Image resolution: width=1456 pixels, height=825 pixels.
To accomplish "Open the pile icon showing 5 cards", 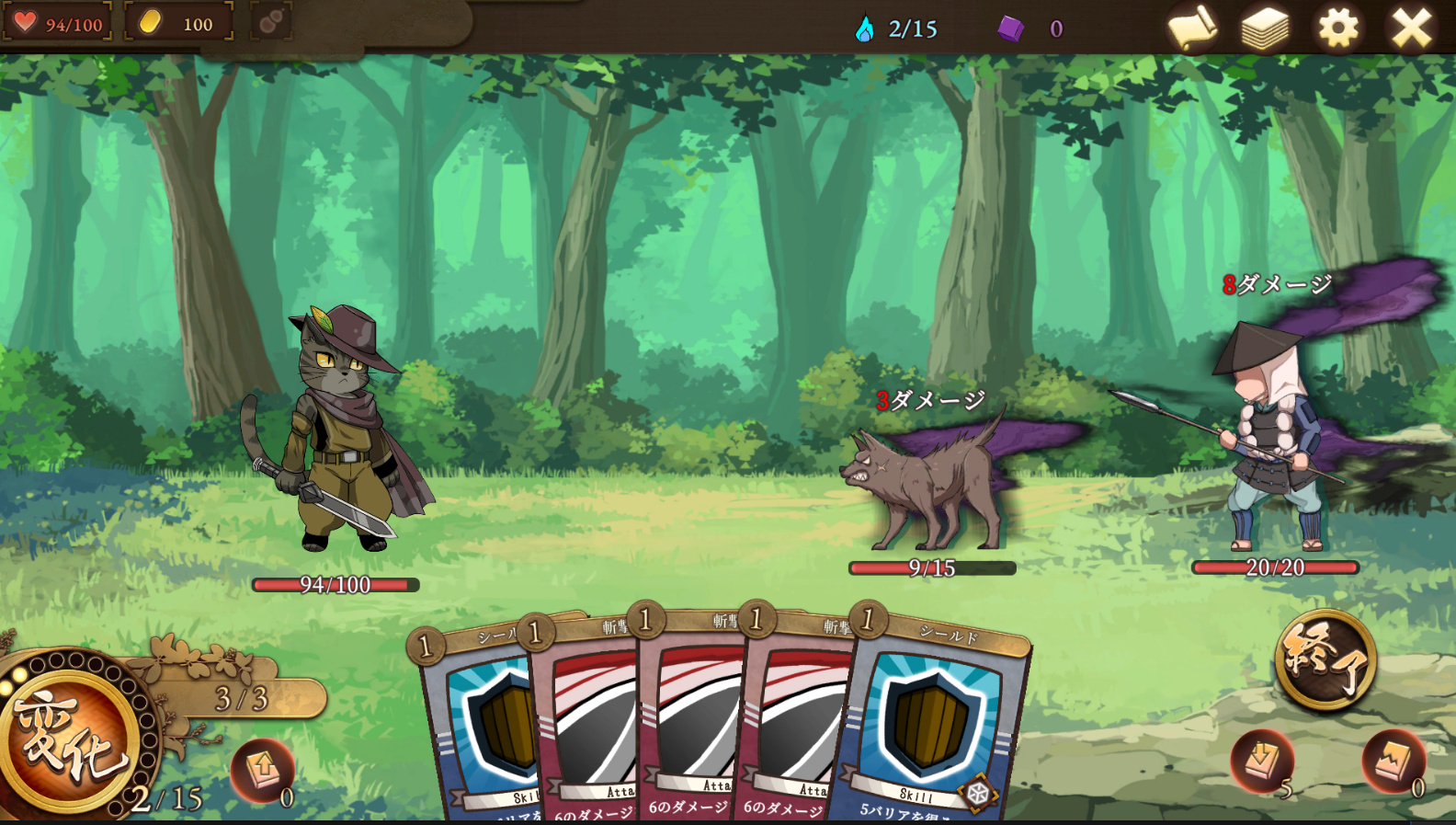I will tap(1261, 761).
